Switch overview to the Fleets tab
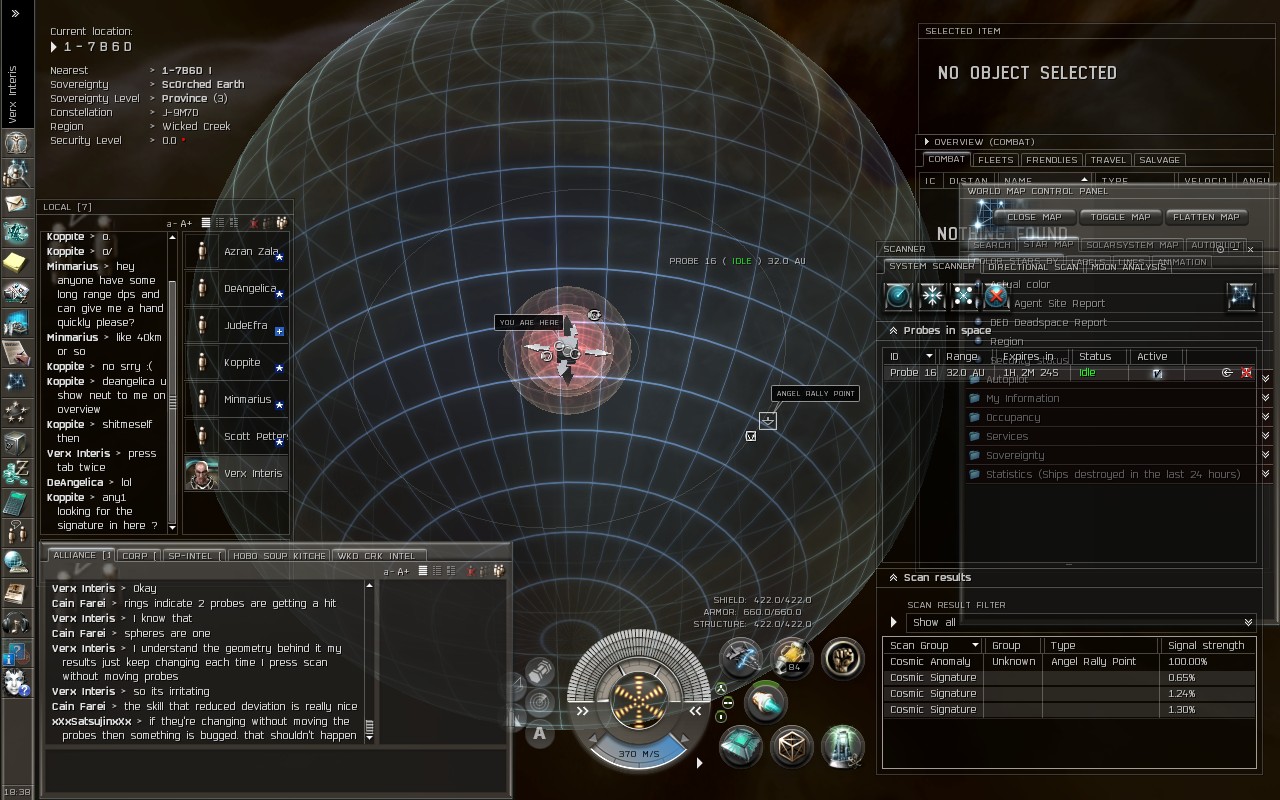This screenshot has height=800, width=1280. pos(995,160)
